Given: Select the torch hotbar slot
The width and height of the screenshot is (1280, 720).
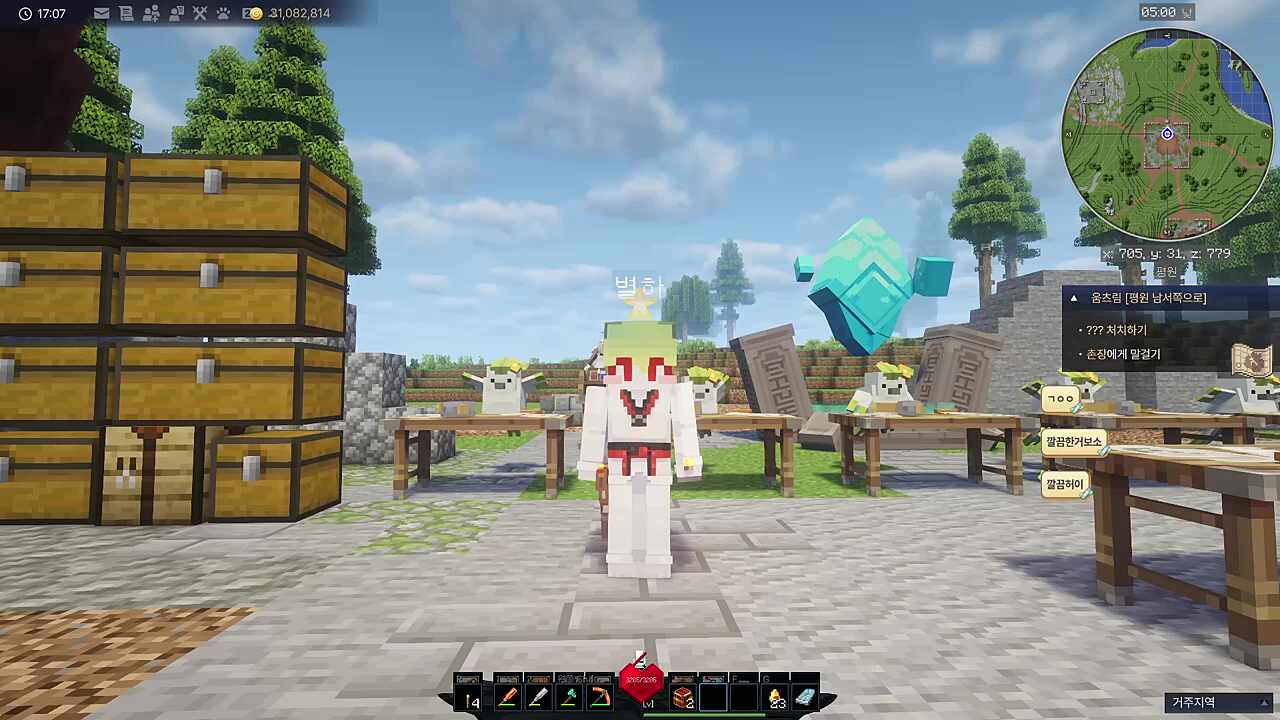Looking at the screenshot, I should click(469, 698).
